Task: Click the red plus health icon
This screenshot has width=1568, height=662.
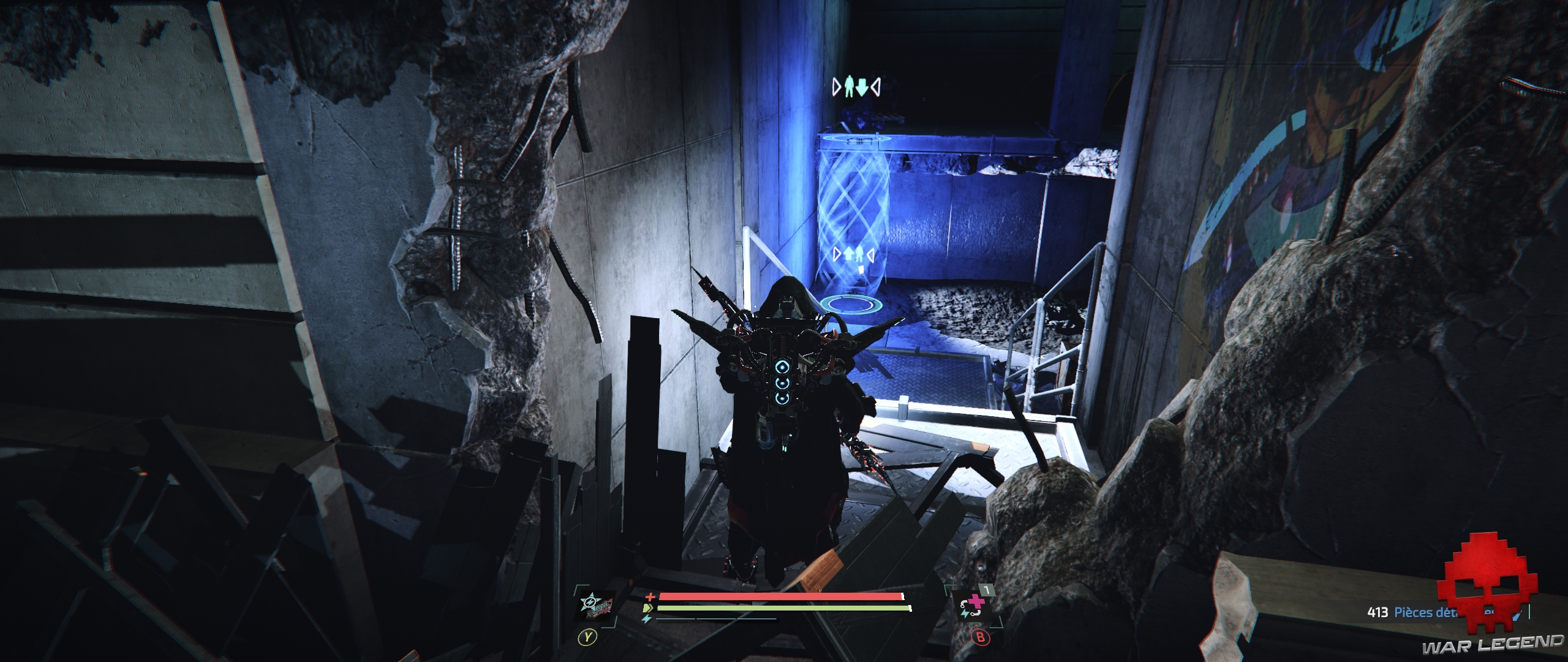Action: pos(649,598)
